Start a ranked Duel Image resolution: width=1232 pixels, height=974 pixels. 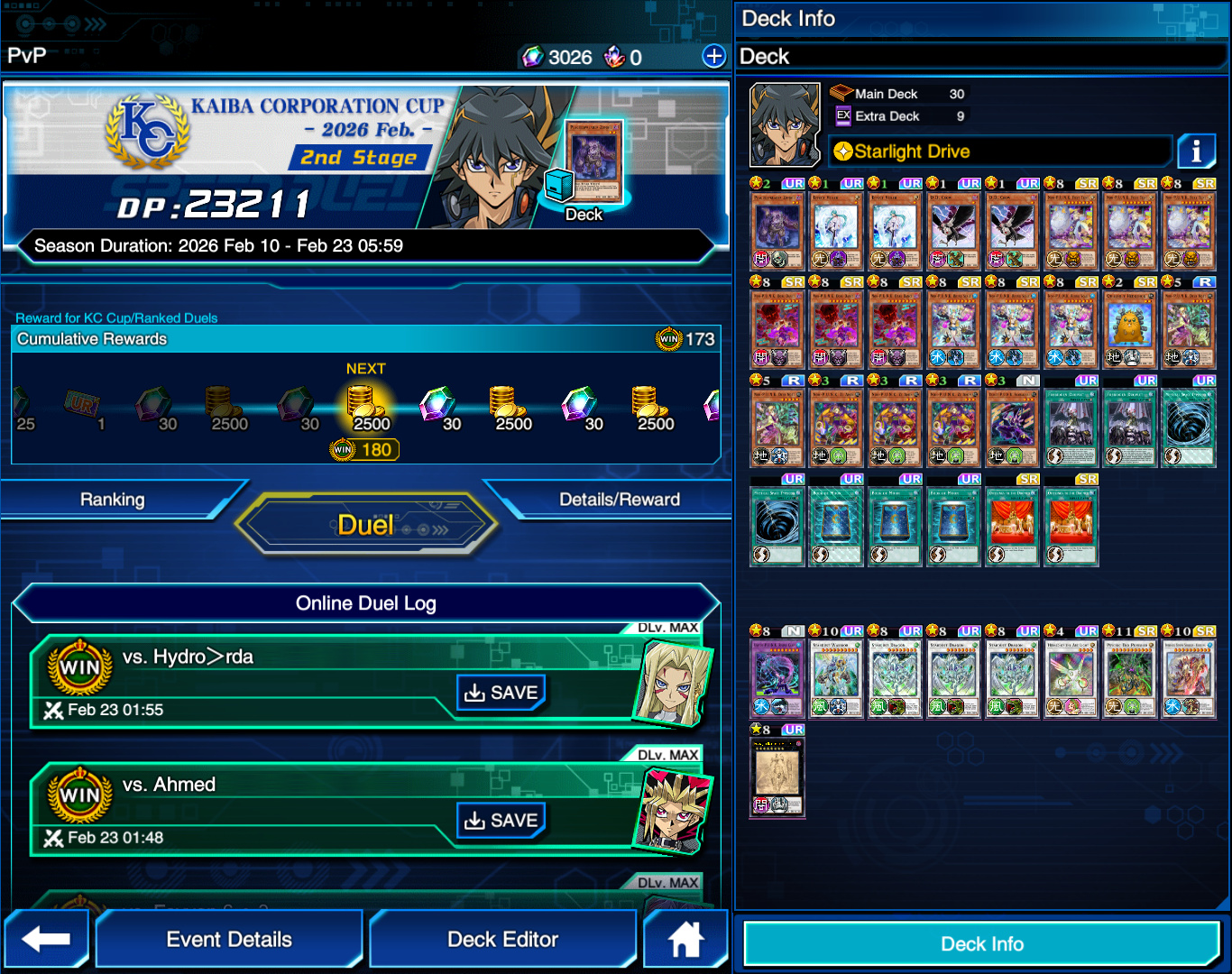365,525
